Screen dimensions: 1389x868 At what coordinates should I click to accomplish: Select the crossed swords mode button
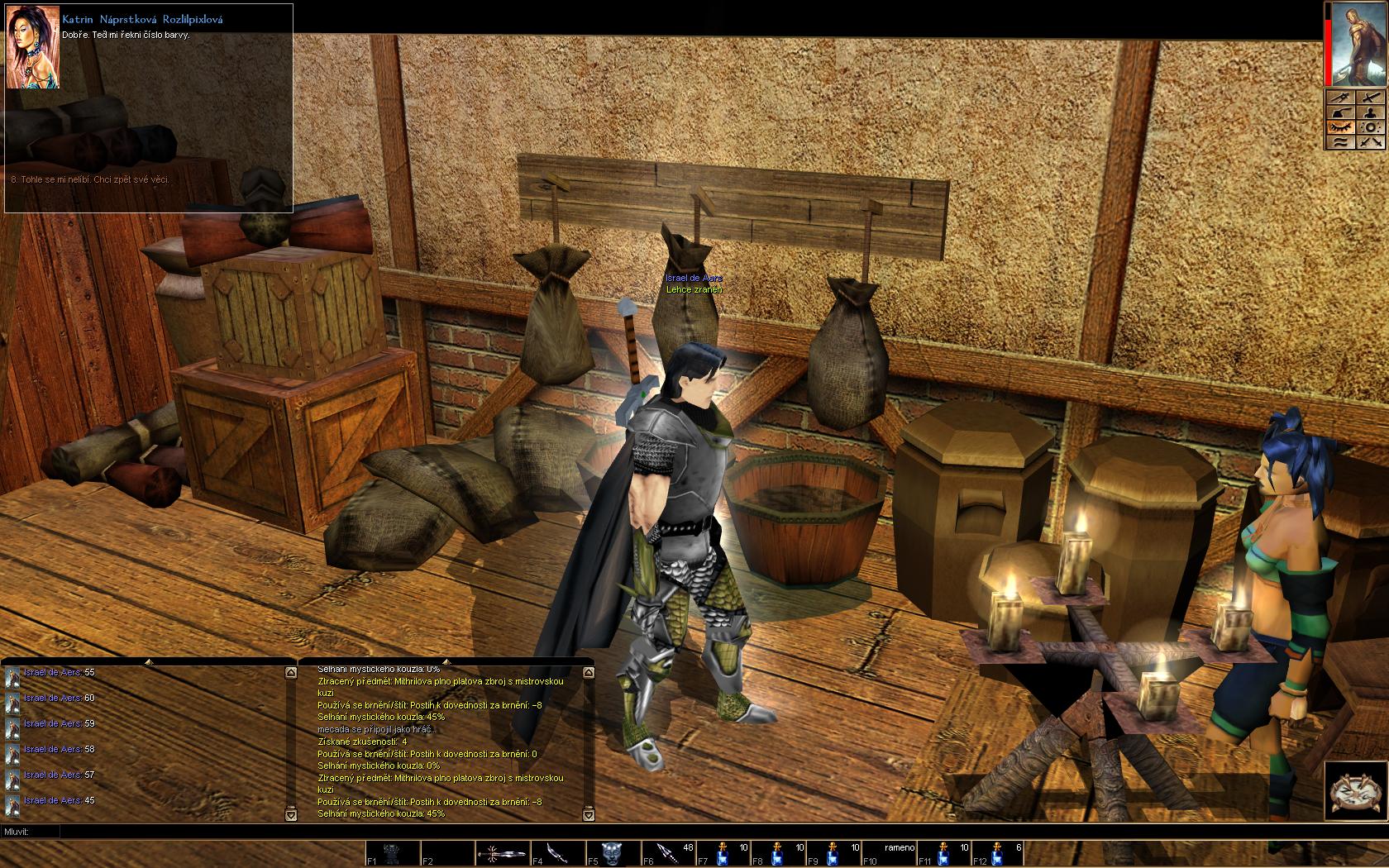(1371, 142)
